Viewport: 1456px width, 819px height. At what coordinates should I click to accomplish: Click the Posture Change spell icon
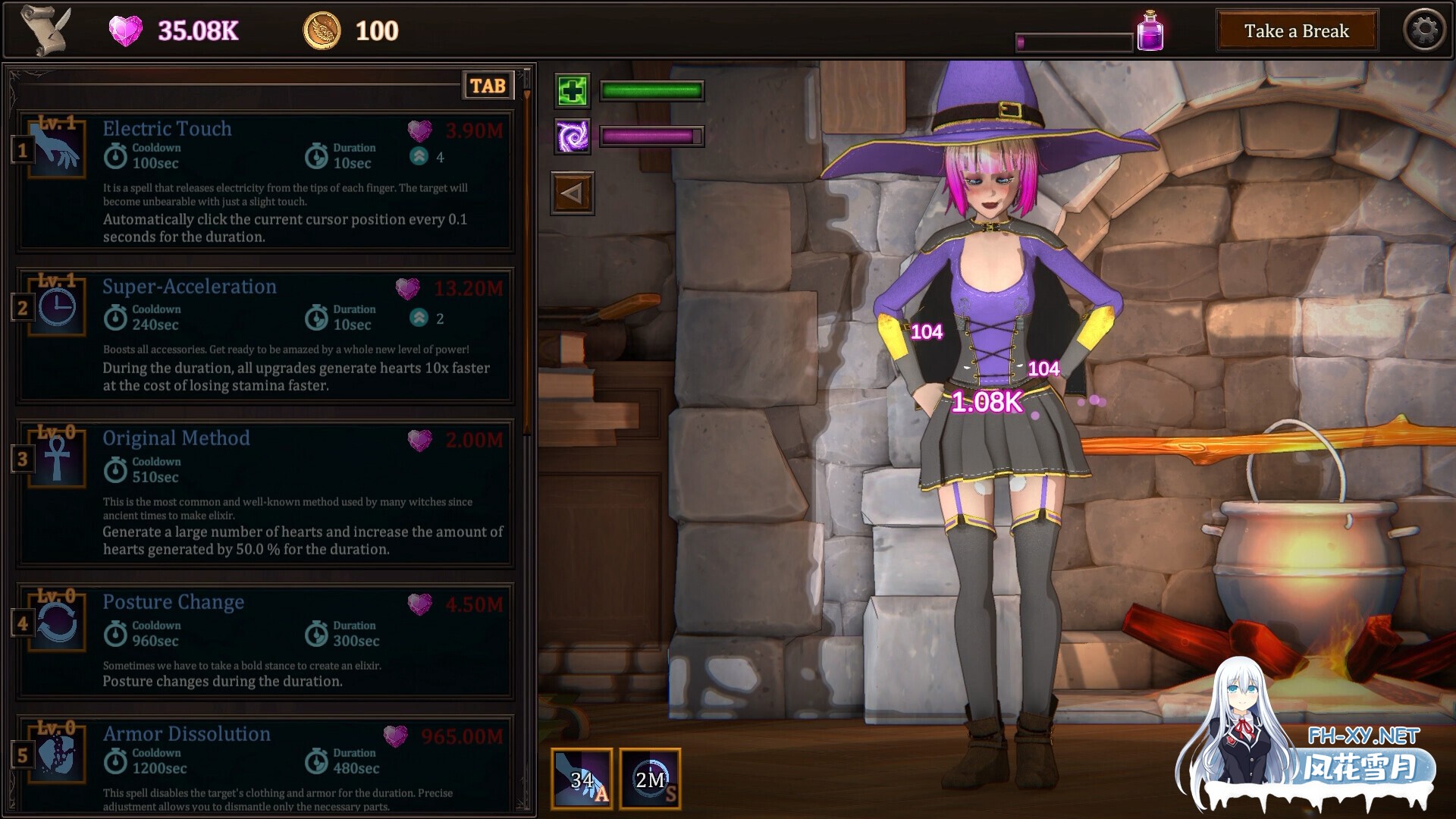(x=55, y=622)
